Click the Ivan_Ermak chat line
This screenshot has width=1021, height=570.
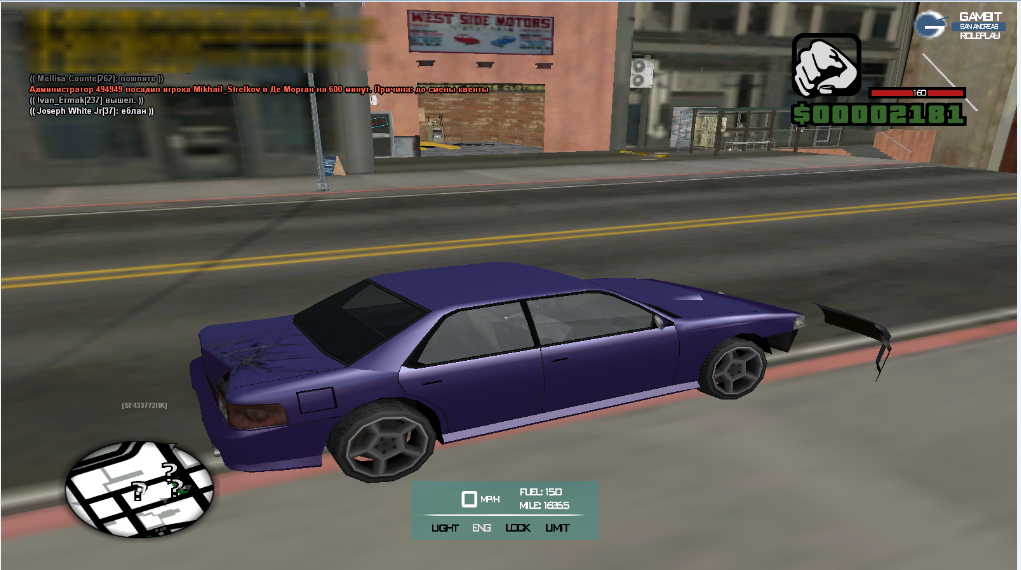(87, 100)
